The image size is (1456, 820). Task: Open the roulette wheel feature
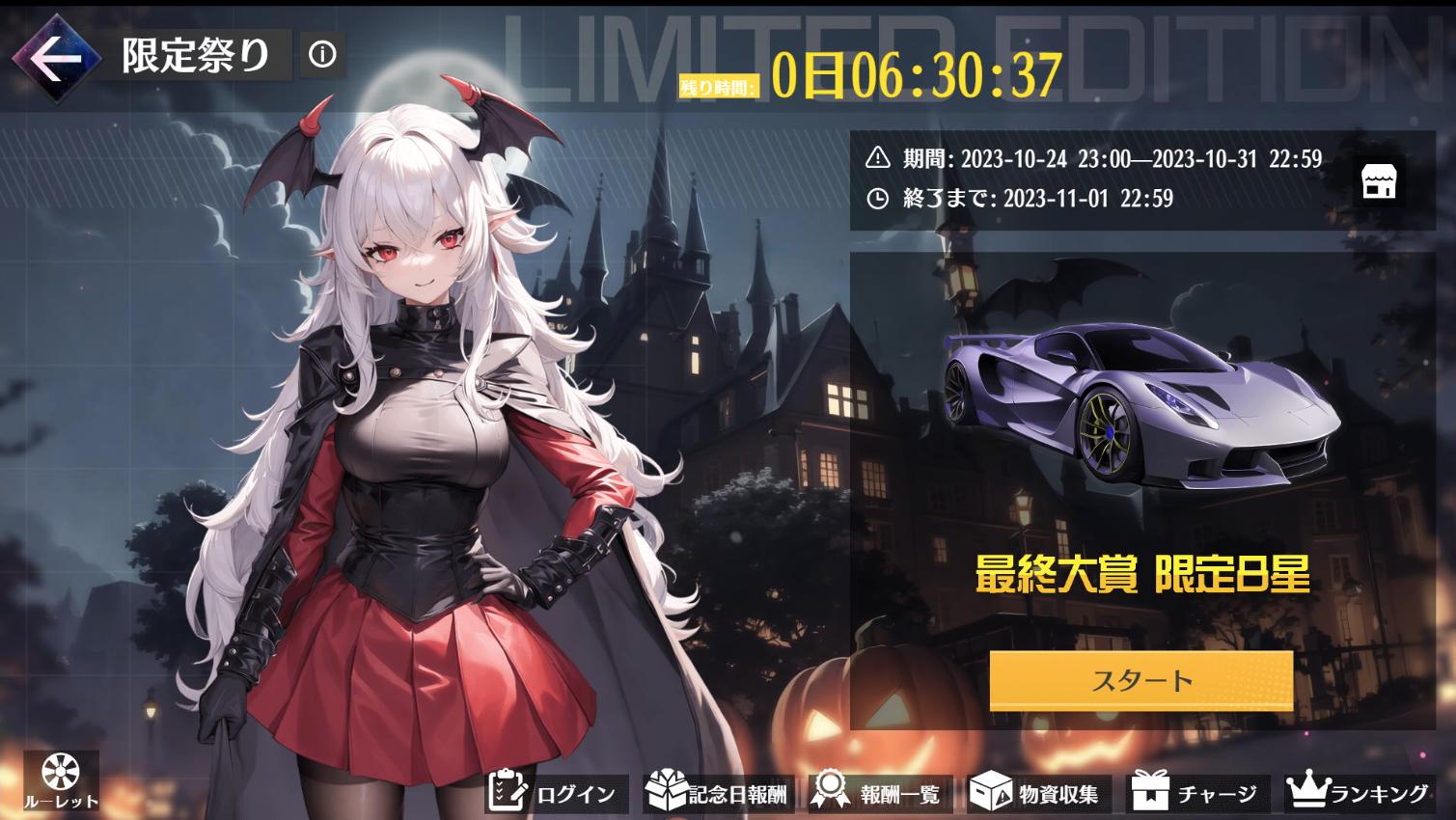[x=60, y=777]
